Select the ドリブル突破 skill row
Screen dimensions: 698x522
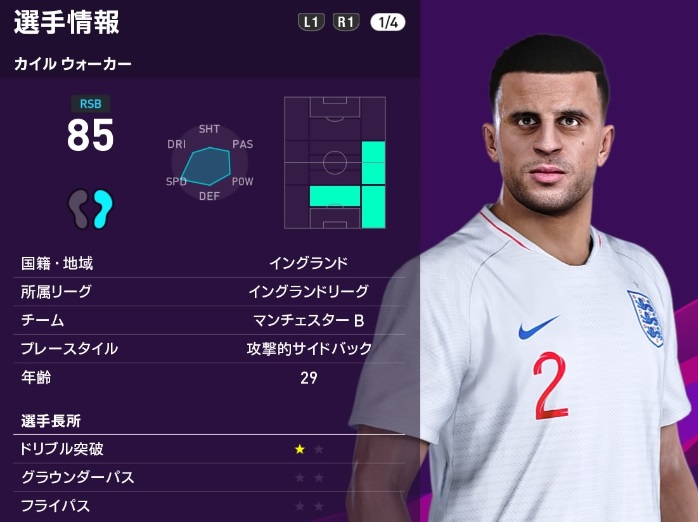(210, 449)
